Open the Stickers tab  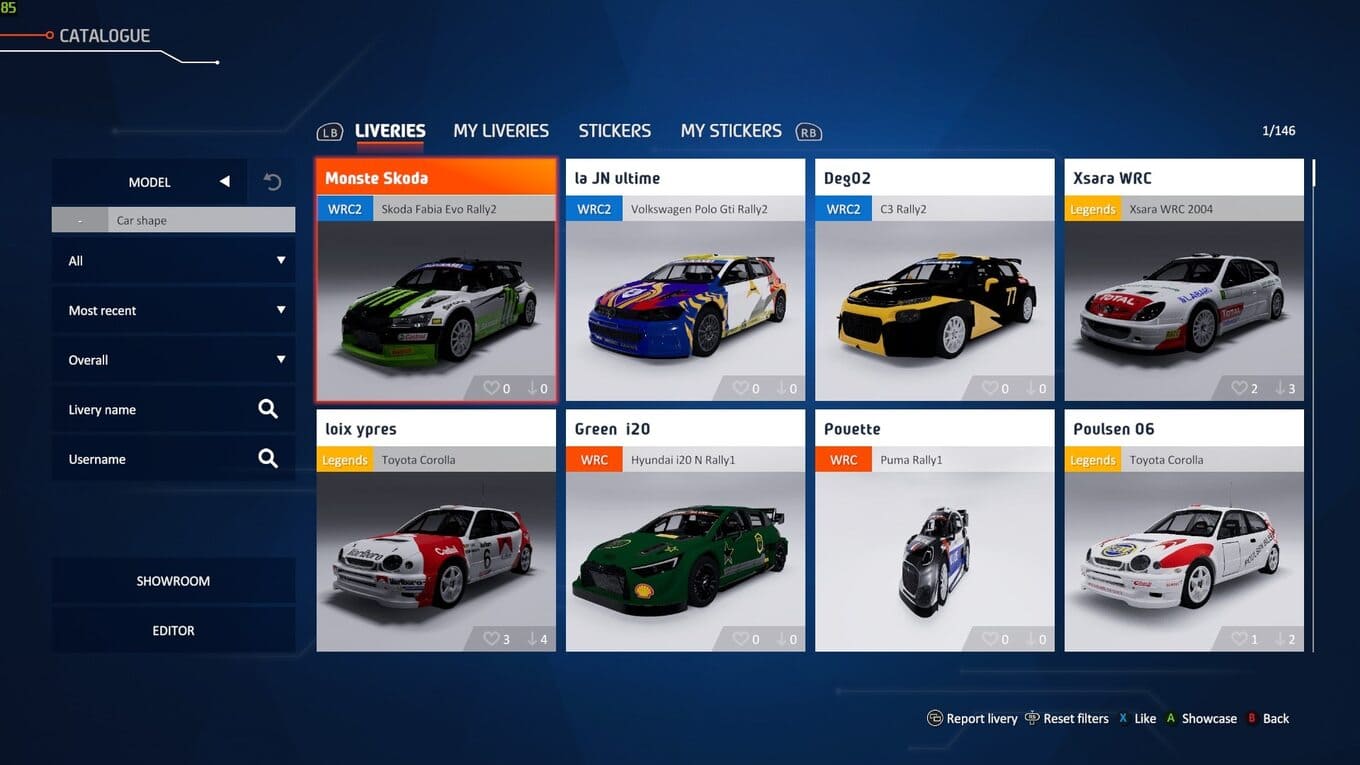(614, 131)
